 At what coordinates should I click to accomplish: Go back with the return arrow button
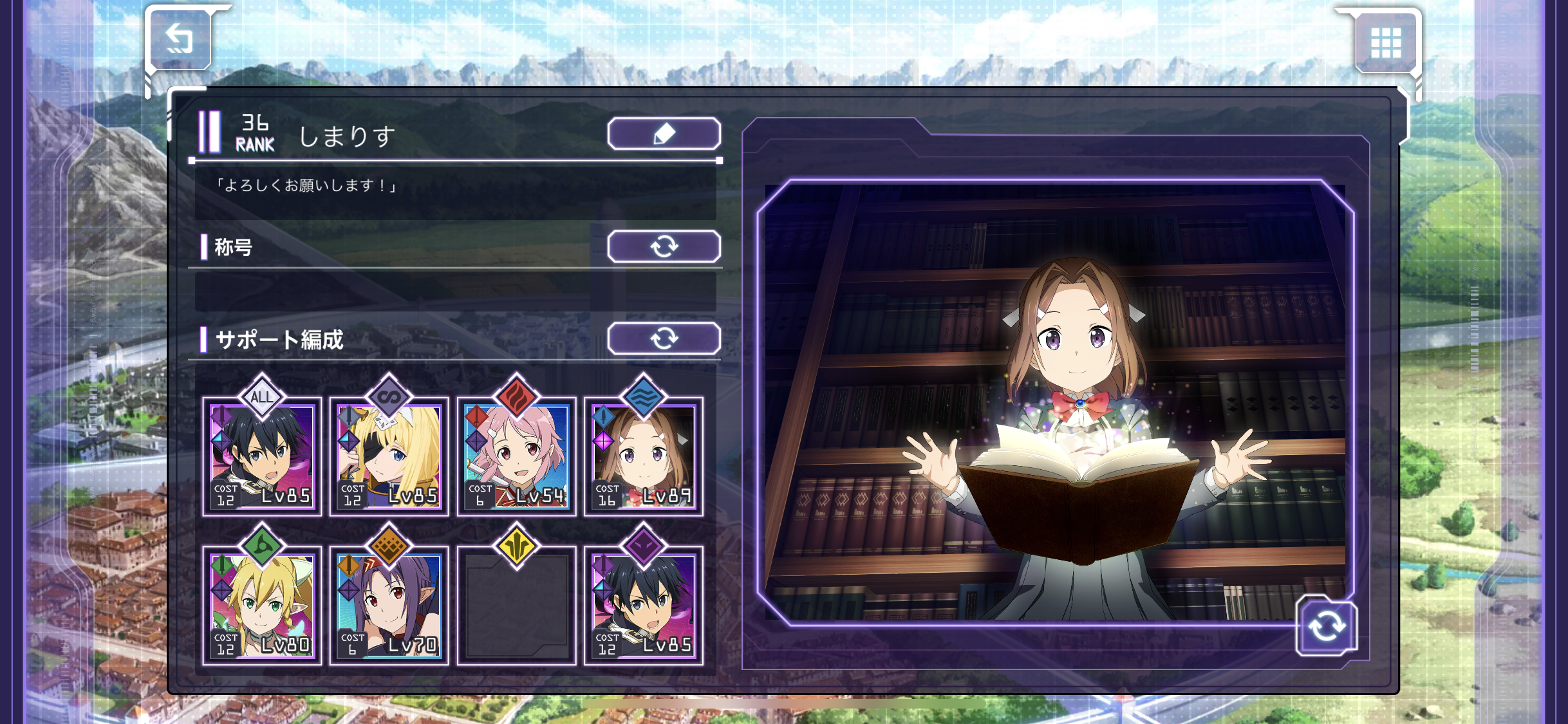pyautogui.click(x=180, y=40)
